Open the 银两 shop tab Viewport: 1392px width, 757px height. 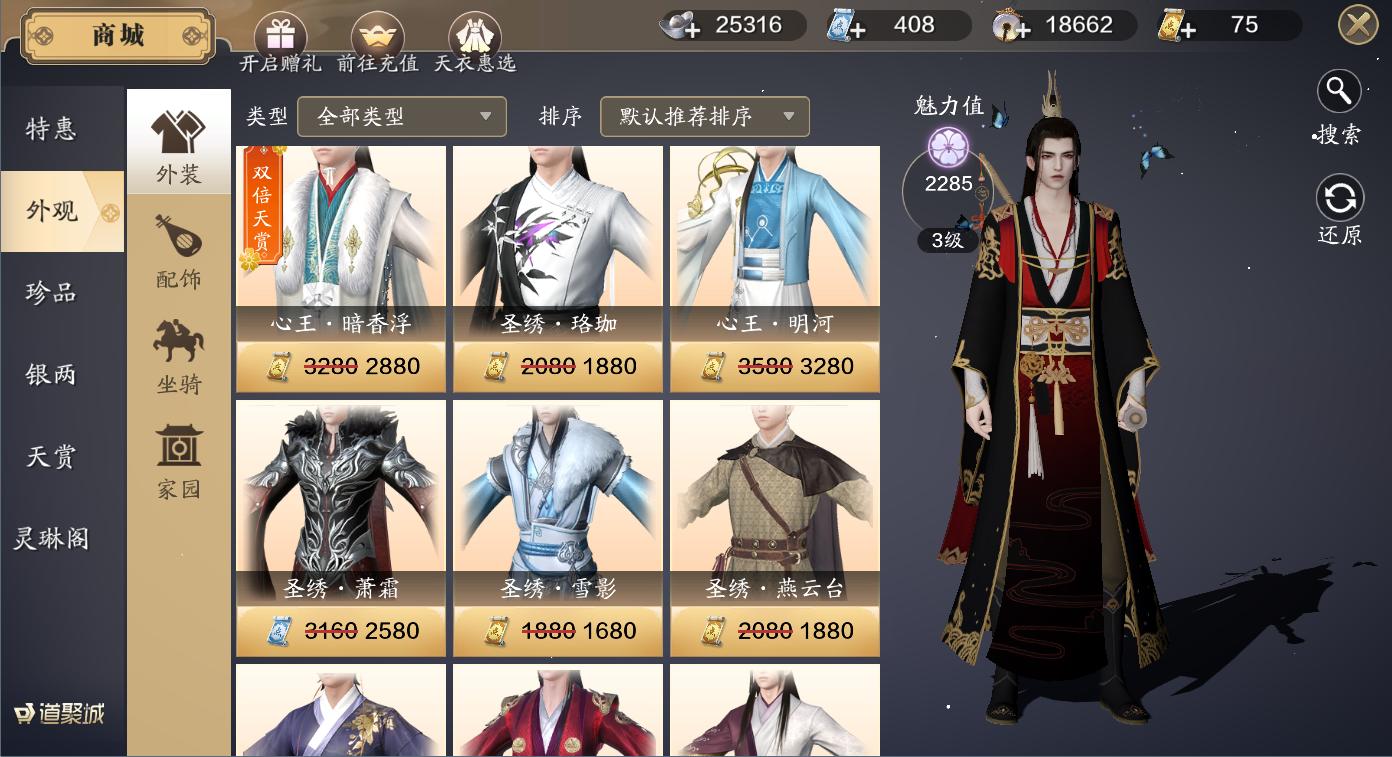point(52,375)
